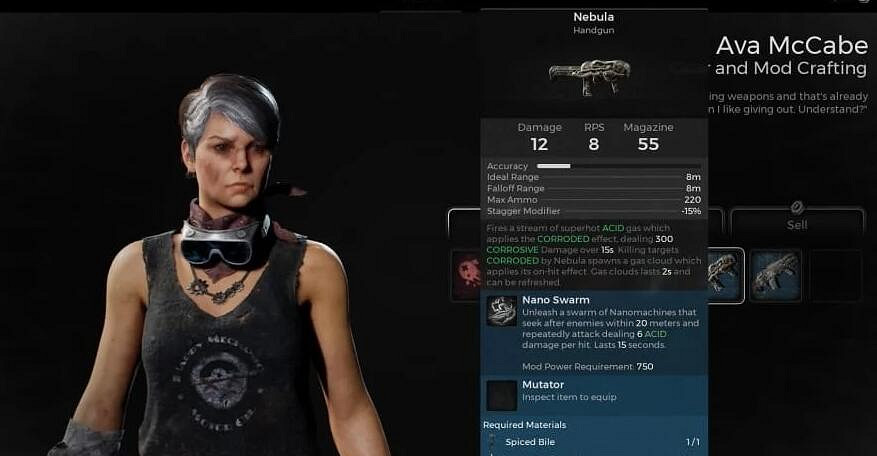Image resolution: width=877 pixels, height=456 pixels.
Task: Select the empty Mutator slot
Action: coord(501,396)
